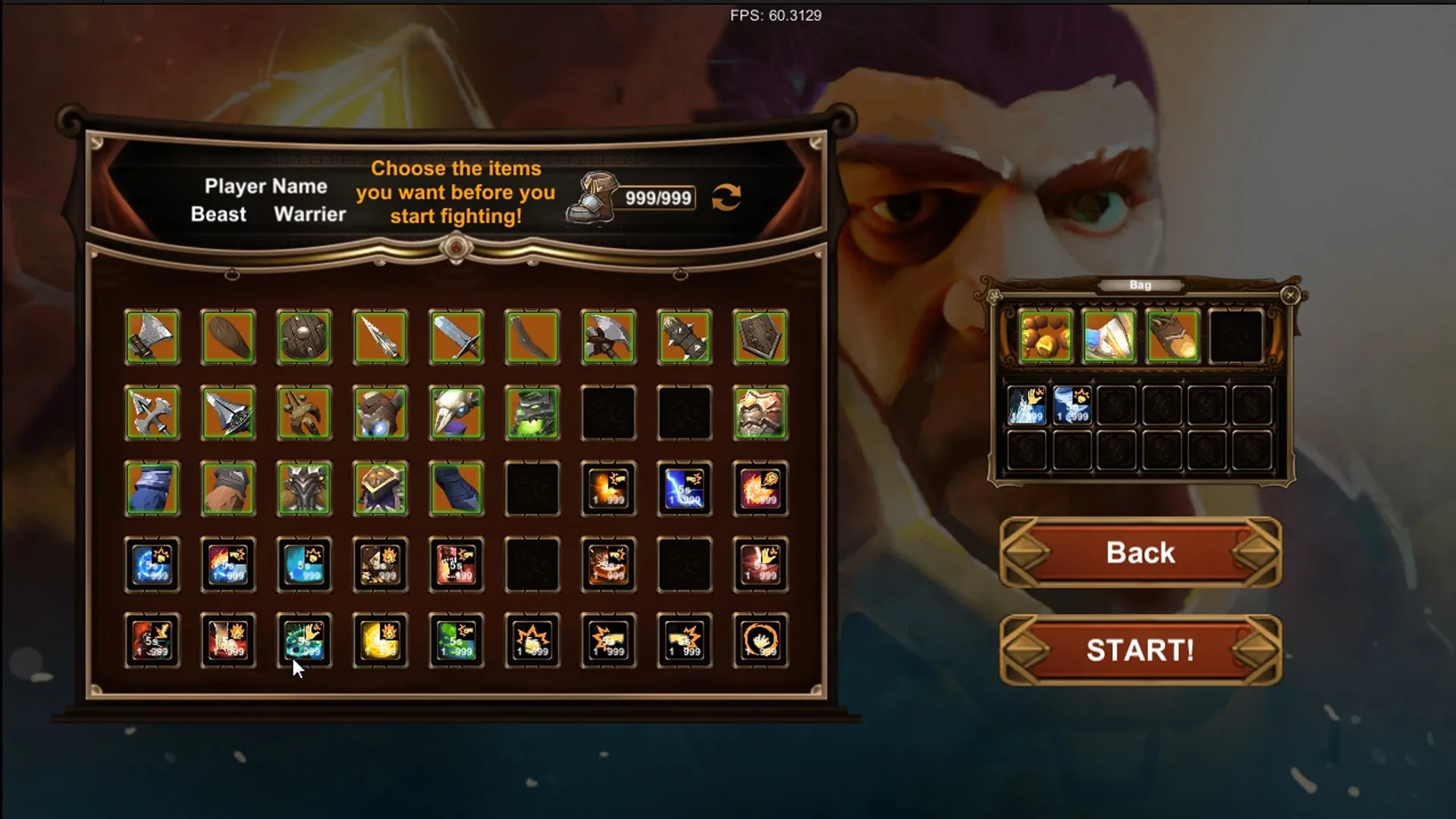Select the green stone helmet item

coord(532,414)
